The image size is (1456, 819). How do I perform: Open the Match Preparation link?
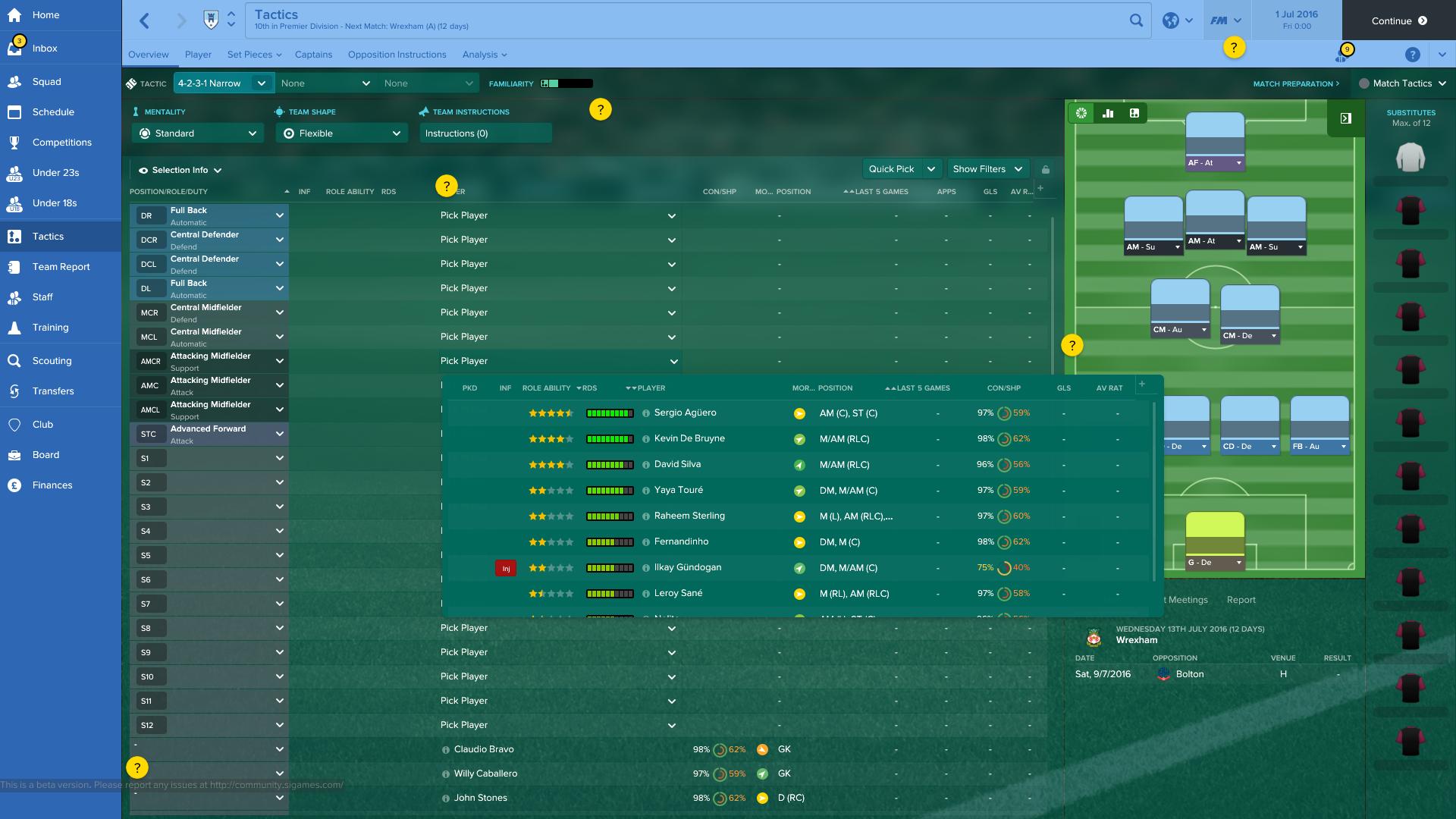[1296, 83]
